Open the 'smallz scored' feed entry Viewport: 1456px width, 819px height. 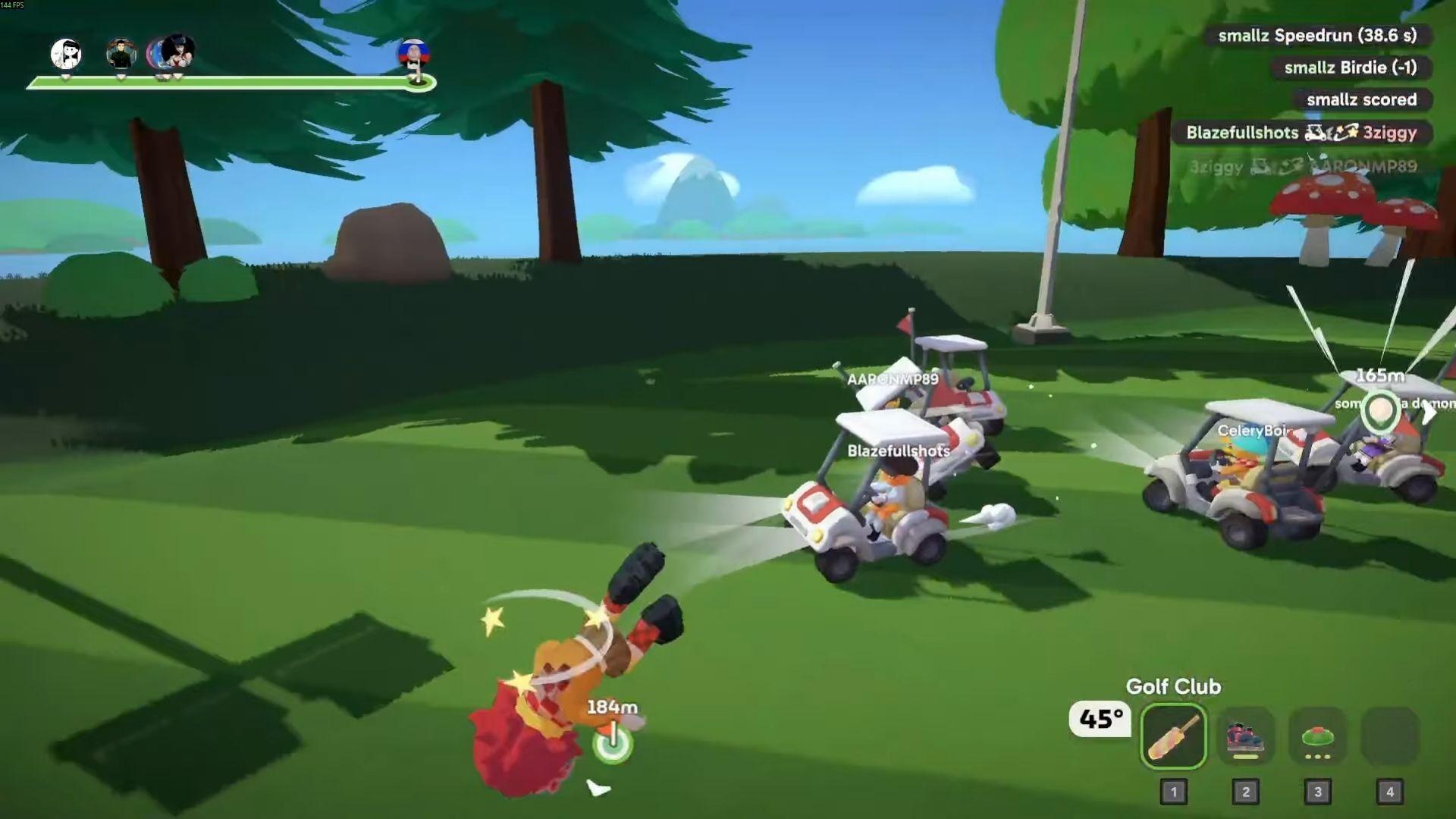click(1360, 99)
